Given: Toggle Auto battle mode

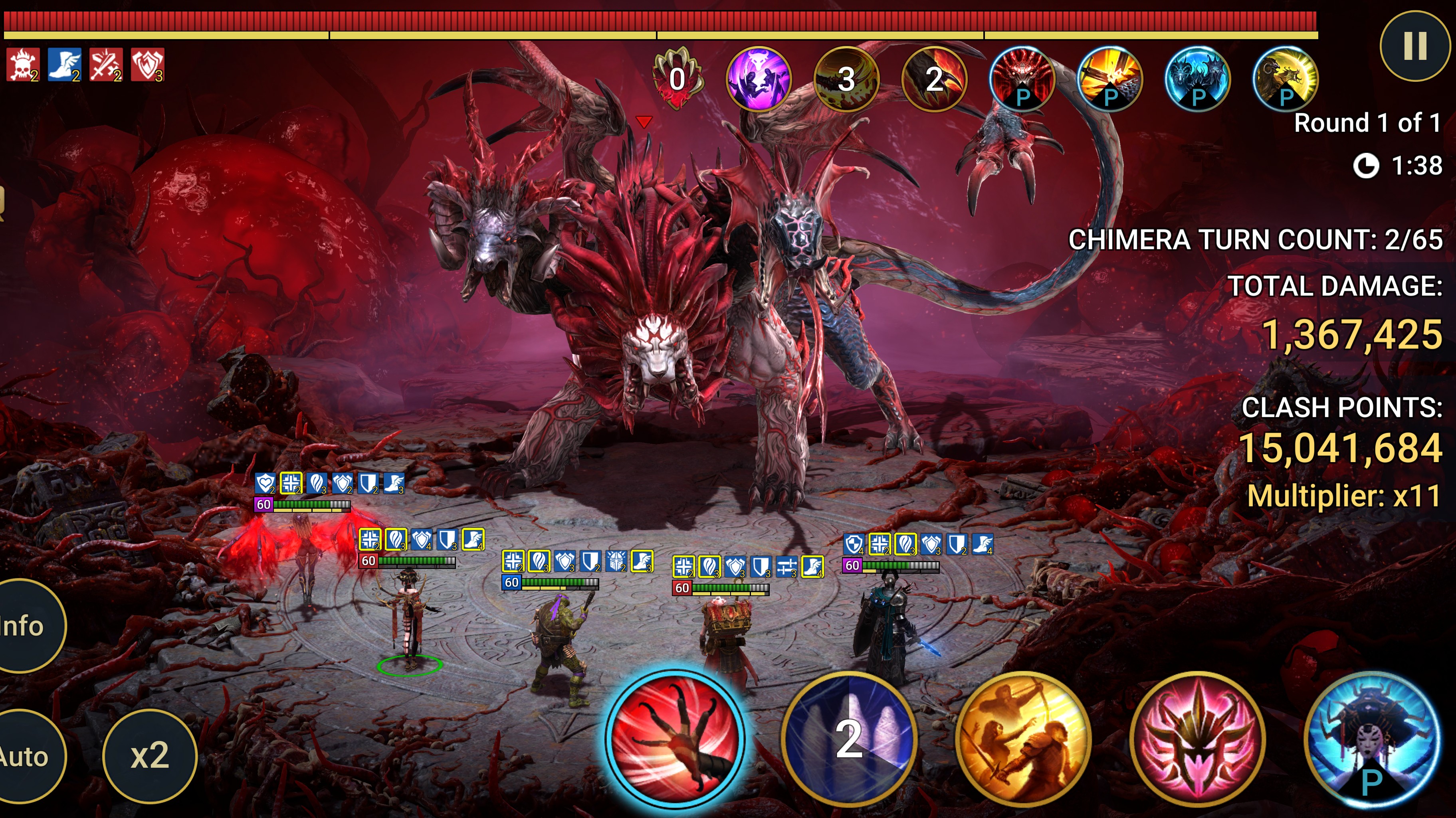Looking at the screenshot, I should [26, 756].
